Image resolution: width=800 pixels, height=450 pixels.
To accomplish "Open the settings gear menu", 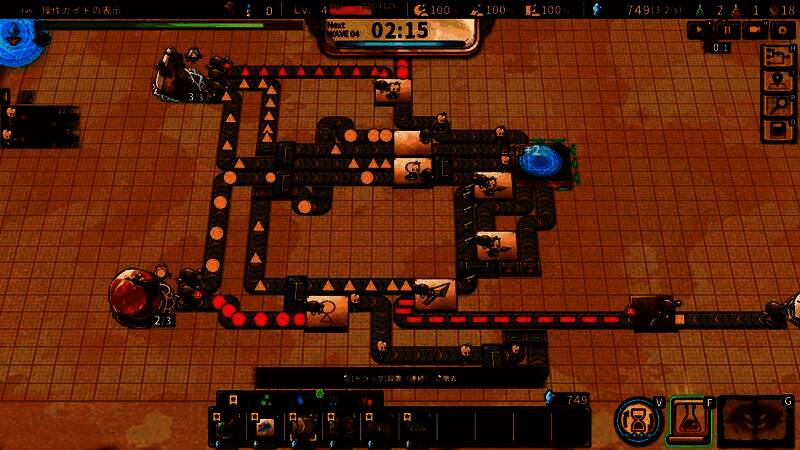I will coord(781,31).
